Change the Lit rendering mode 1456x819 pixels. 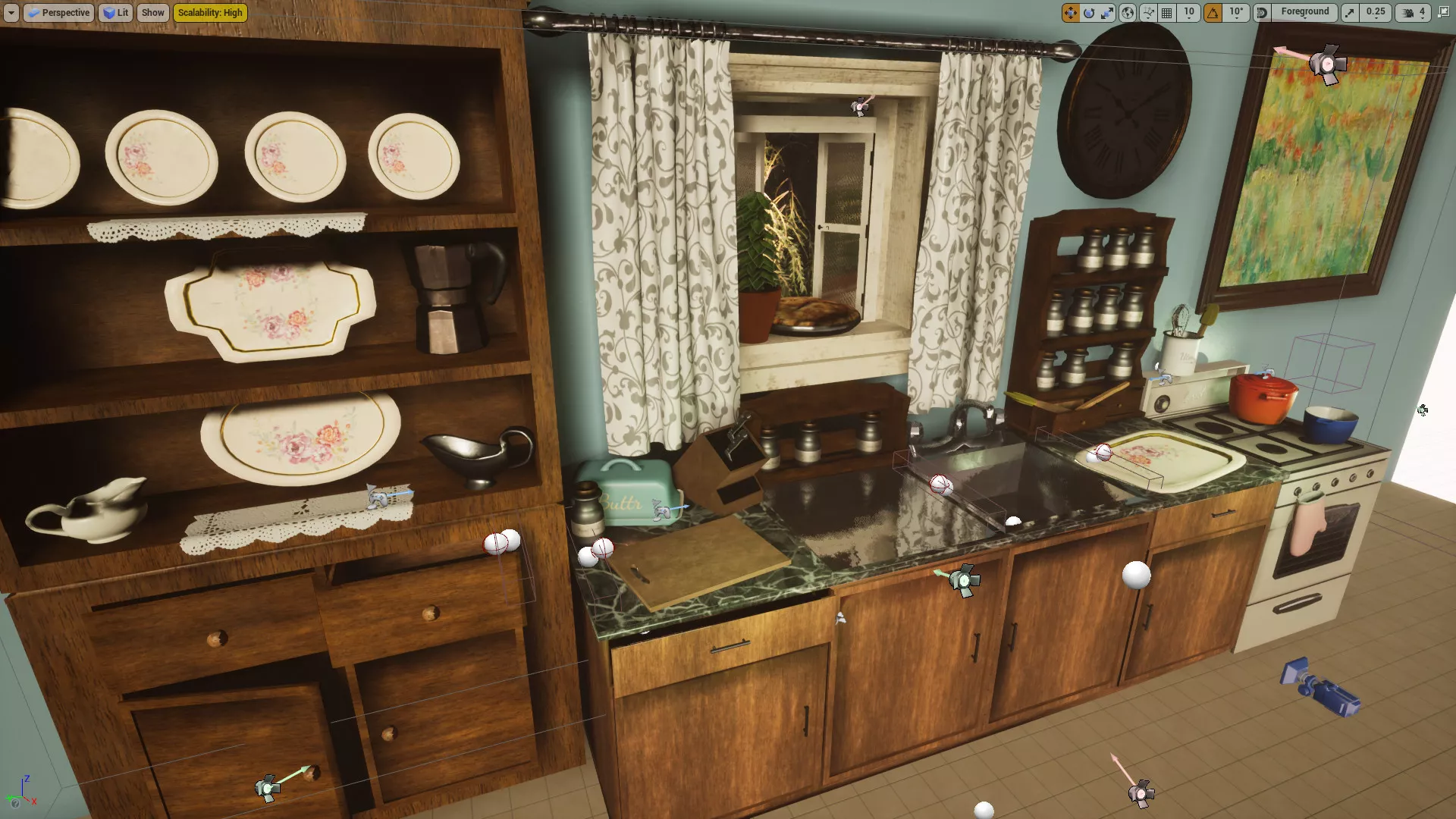click(x=115, y=13)
